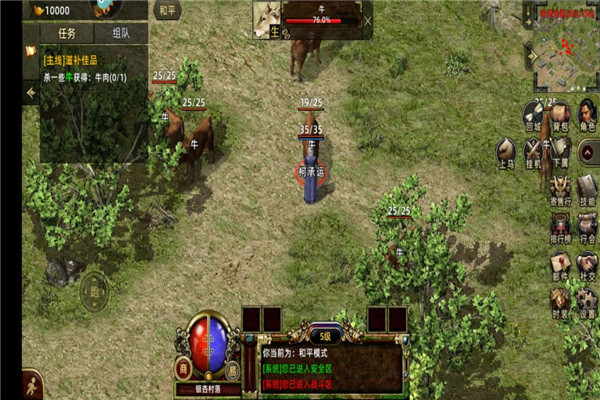Open the 背包 bag icon
The width and height of the screenshot is (600, 400).
coord(561,115)
